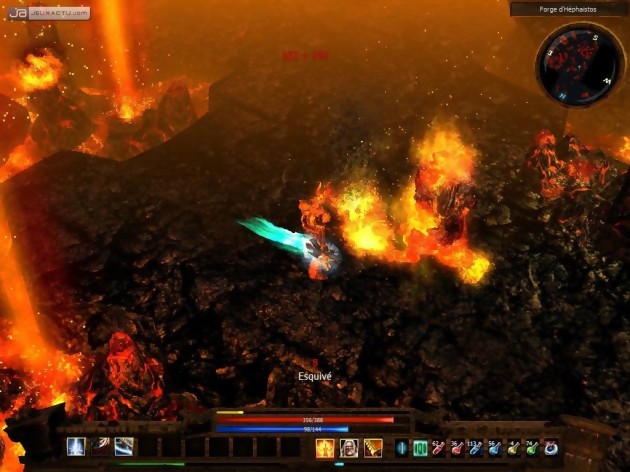Activate the white light beam skill
Image resolution: width=630 pixels, height=472 pixels.
pos(76,446)
